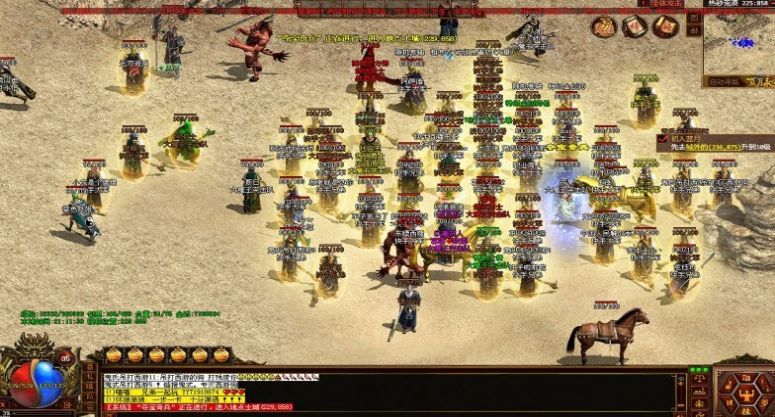Screen dimensions: 775x417
Task: Click the level 36 badge by the orb
Action: [65, 356]
